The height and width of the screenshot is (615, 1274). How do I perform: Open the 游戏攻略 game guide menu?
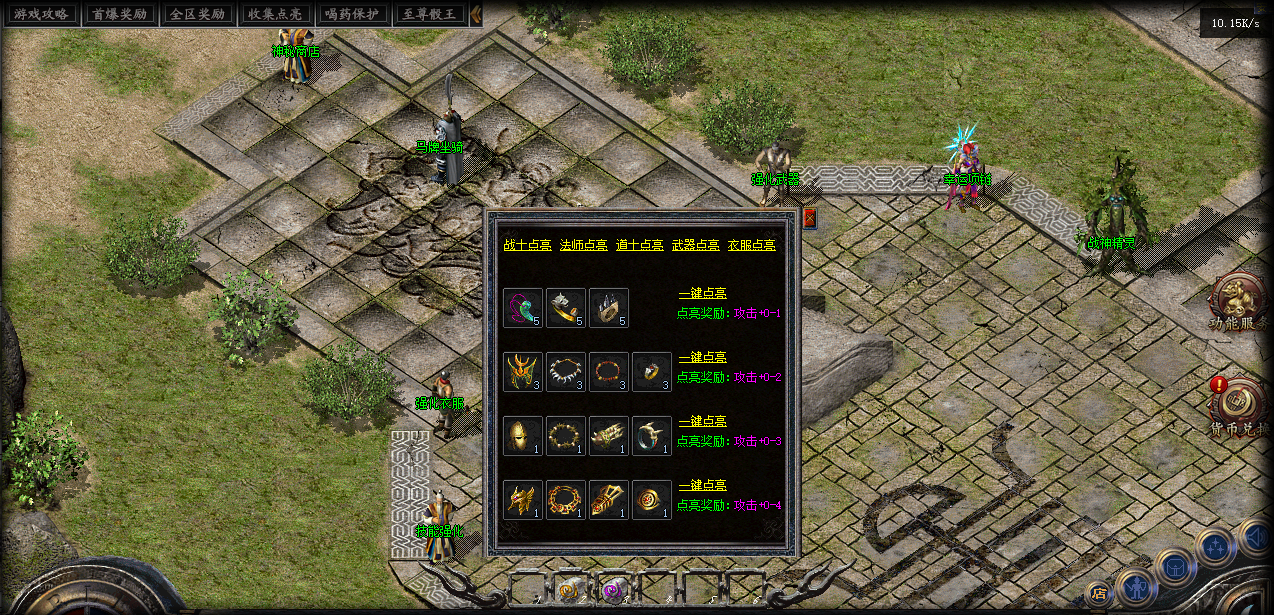point(41,15)
